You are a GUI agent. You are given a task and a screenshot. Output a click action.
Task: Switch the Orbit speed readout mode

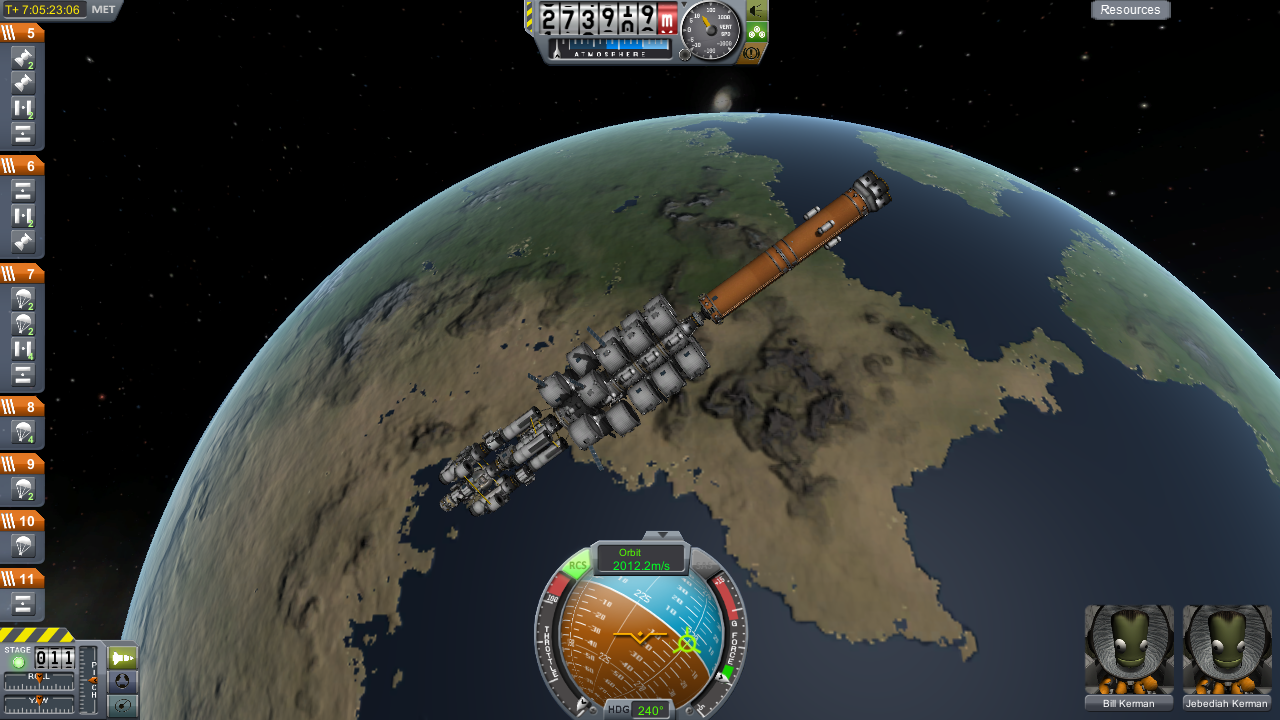[x=640, y=559]
